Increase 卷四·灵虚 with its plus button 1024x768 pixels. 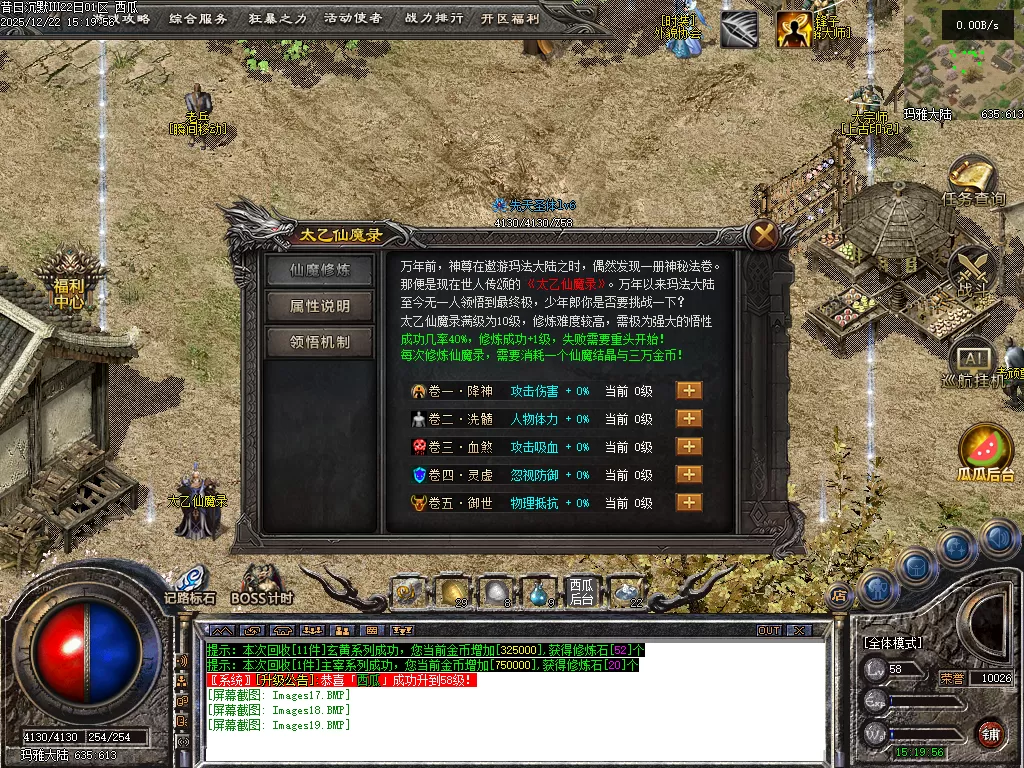click(689, 475)
